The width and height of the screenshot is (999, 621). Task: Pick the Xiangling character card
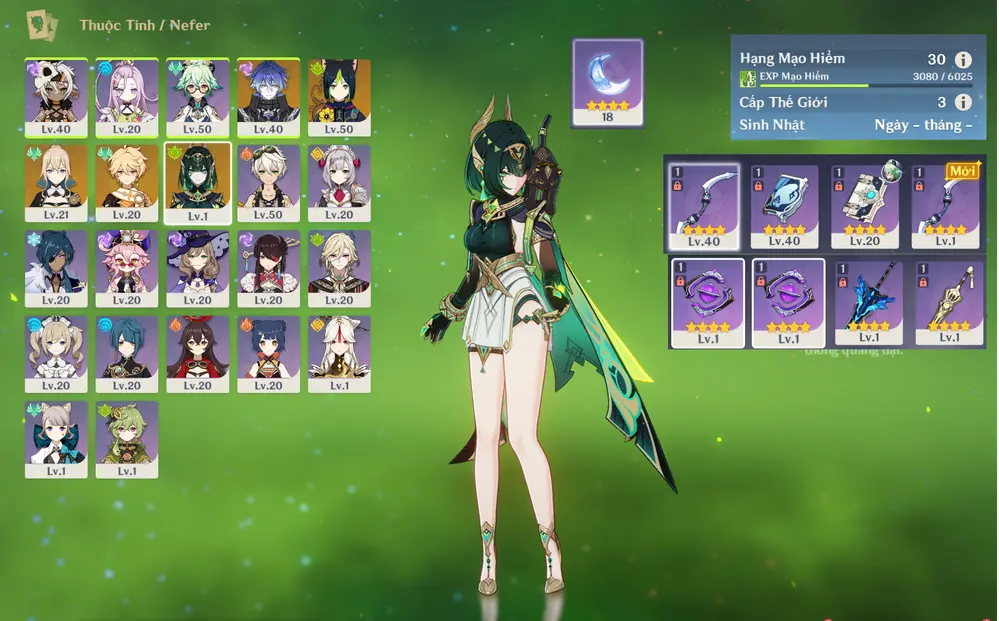(x=268, y=353)
